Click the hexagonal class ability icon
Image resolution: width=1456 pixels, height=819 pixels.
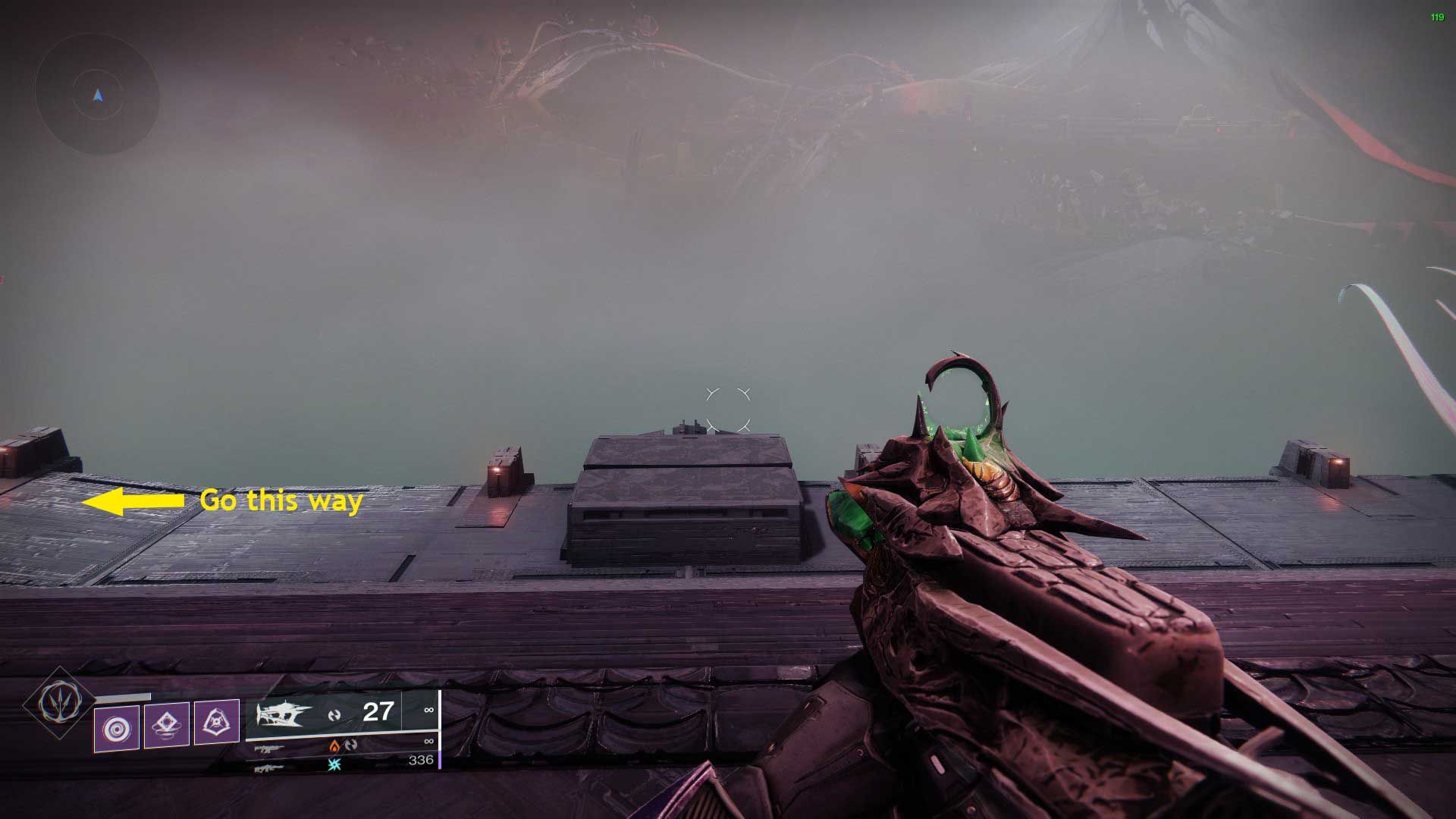[218, 720]
